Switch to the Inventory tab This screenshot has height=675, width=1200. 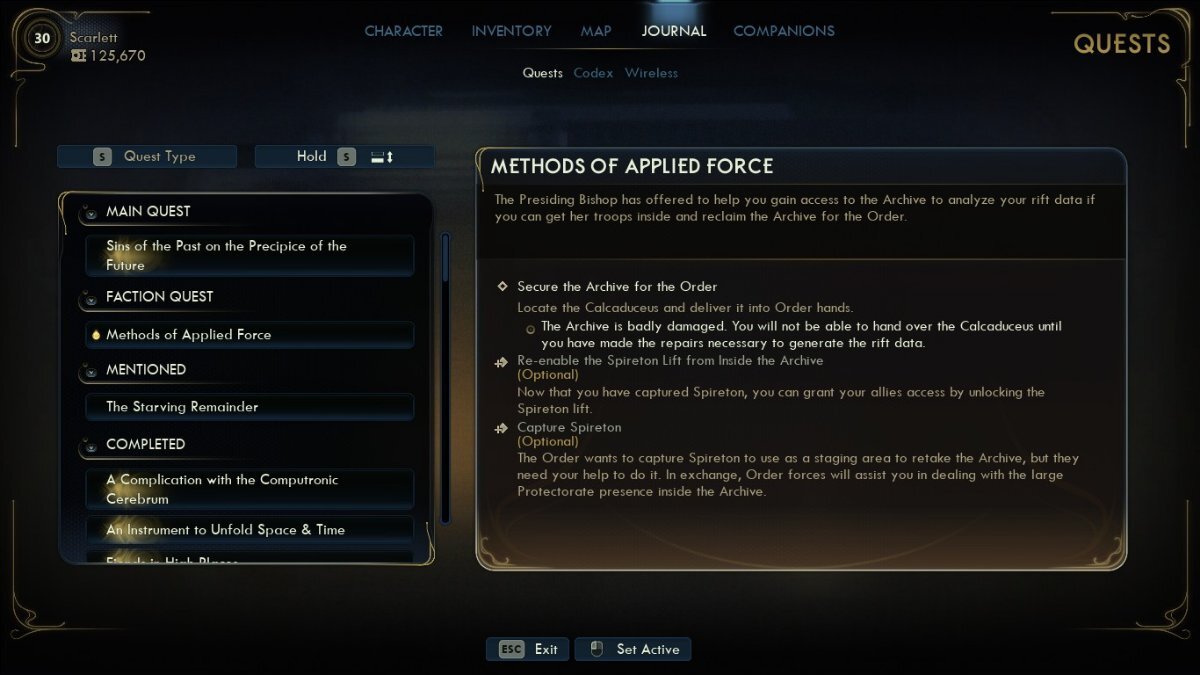[511, 31]
